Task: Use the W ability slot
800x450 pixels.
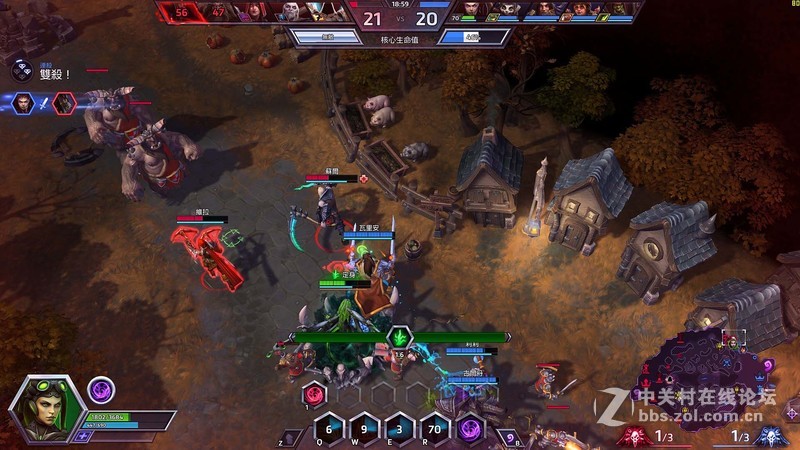Action: [x=364, y=429]
